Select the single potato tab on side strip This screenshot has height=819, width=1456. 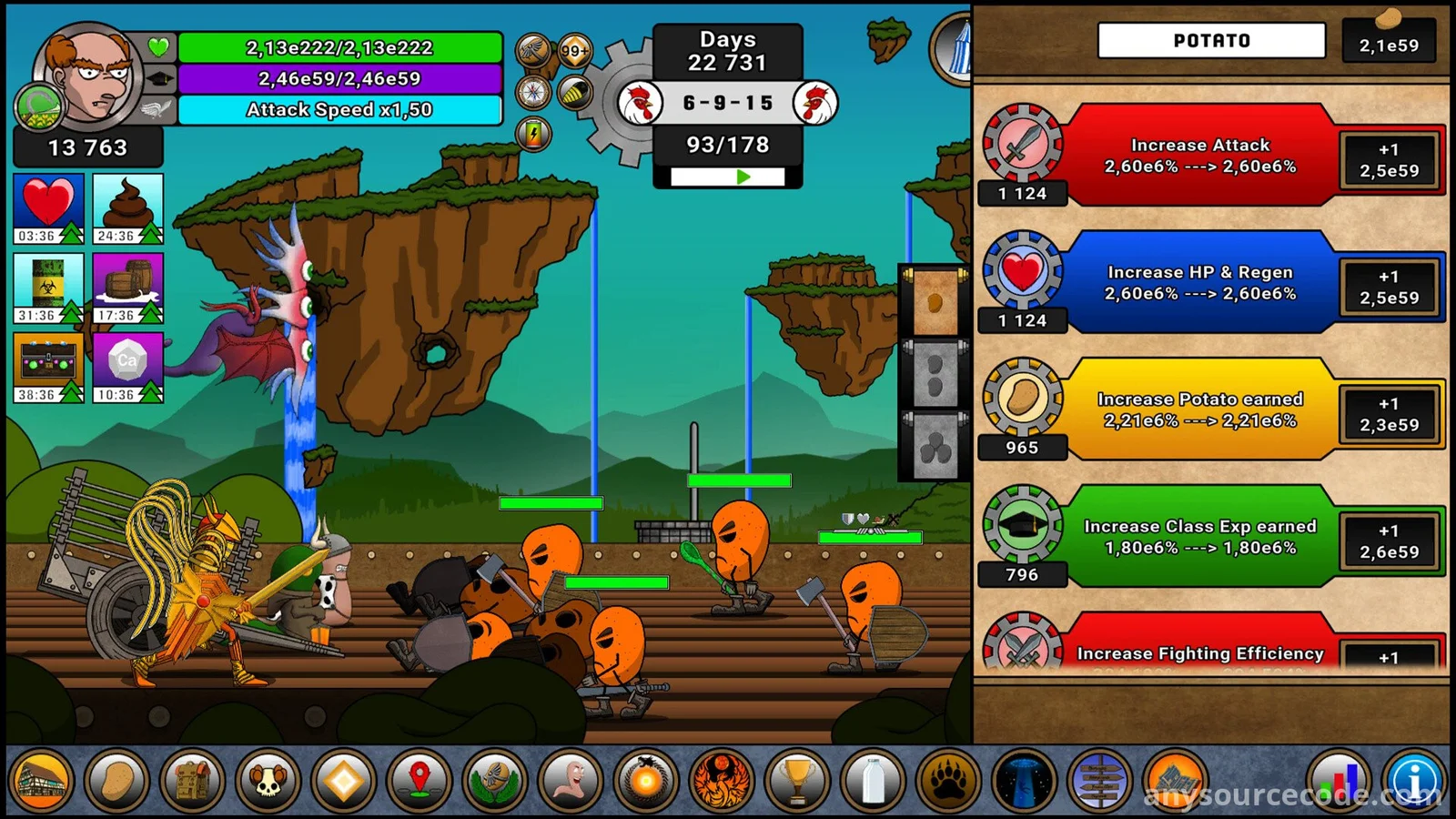pyautogui.click(x=935, y=303)
